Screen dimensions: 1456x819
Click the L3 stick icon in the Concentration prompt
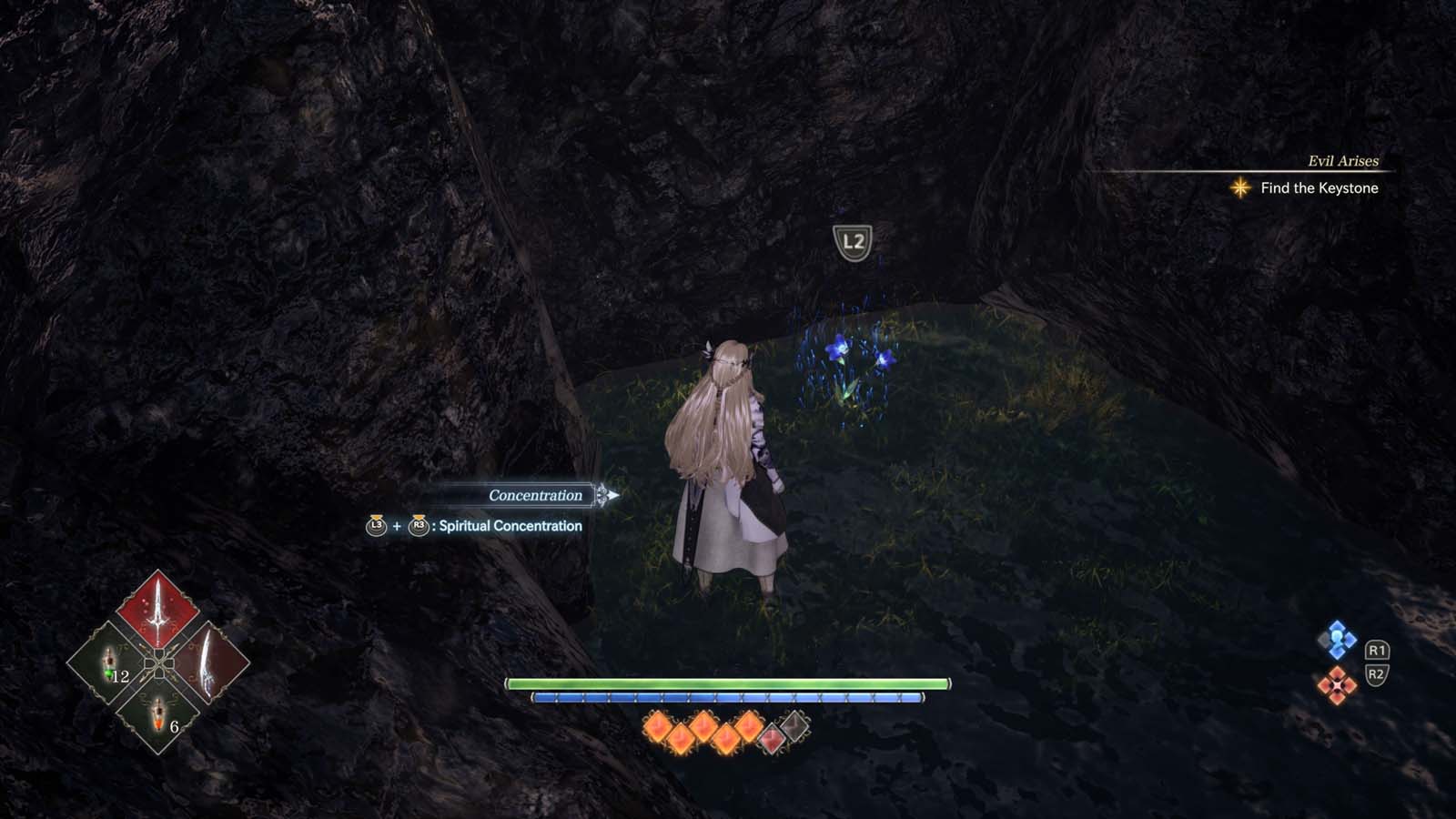click(377, 526)
